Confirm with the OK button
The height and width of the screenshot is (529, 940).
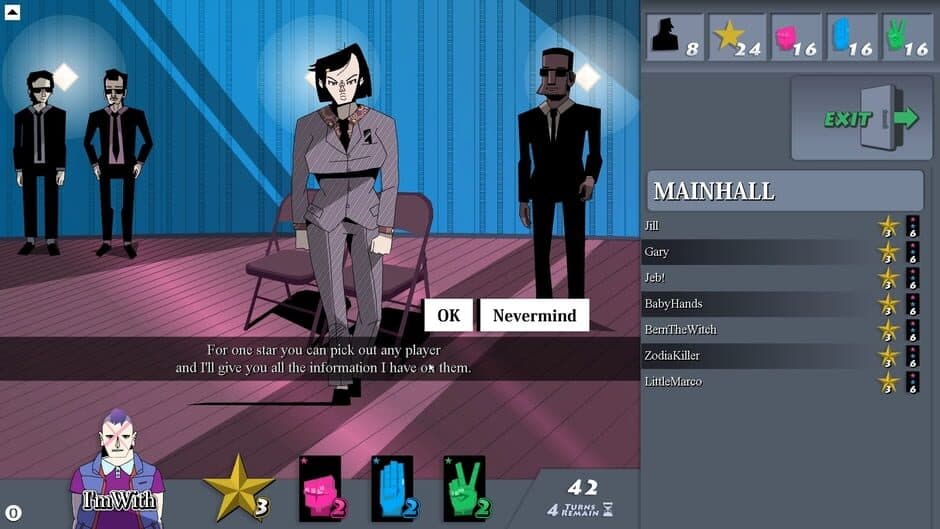(448, 315)
